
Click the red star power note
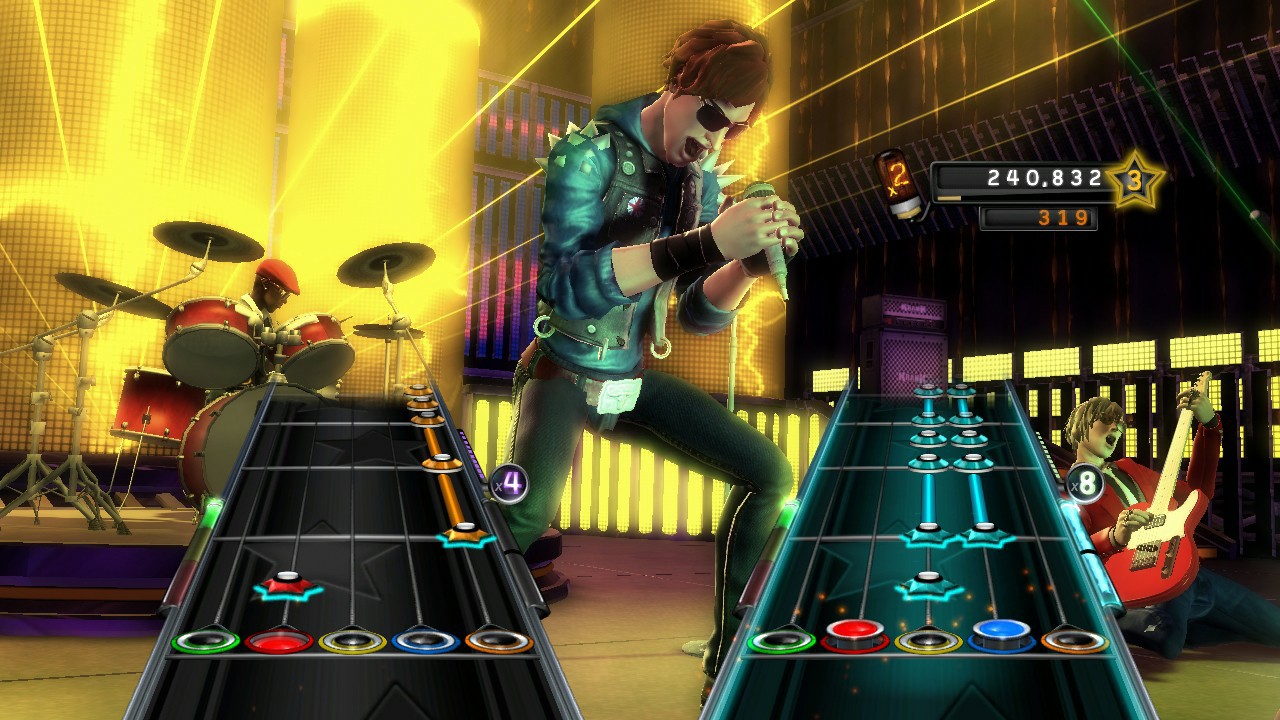(288, 585)
